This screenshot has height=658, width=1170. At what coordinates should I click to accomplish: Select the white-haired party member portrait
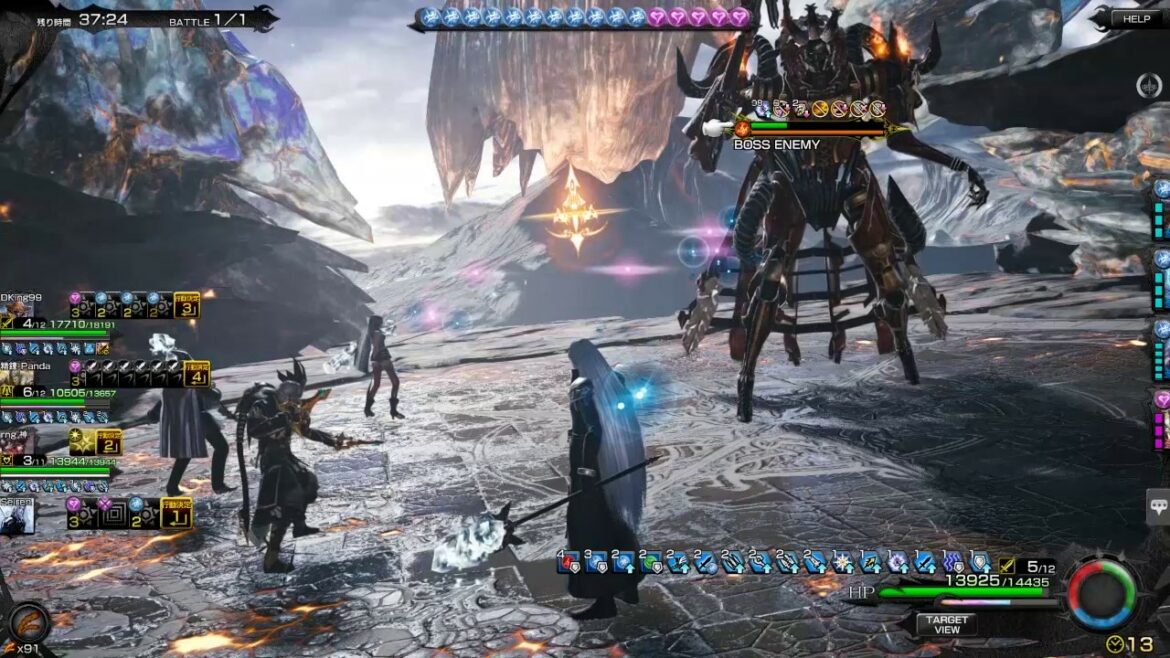click(18, 517)
